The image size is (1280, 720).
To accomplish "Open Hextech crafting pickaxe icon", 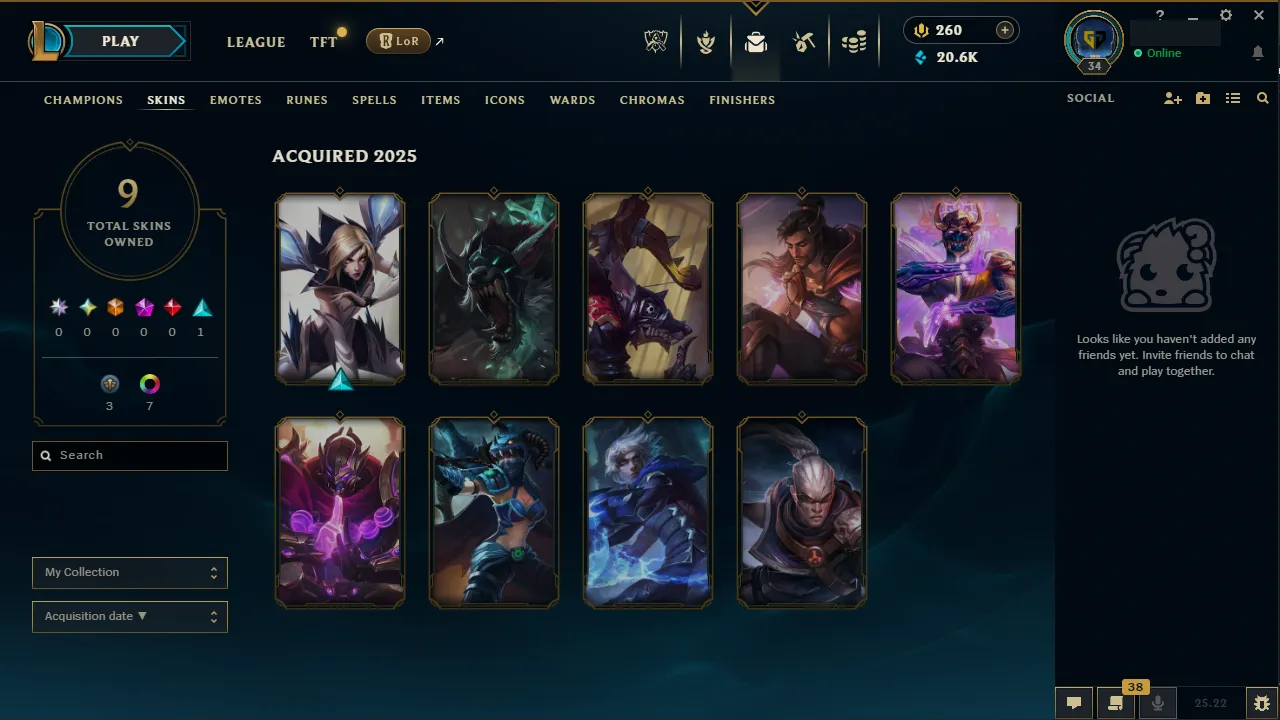I will (804, 42).
